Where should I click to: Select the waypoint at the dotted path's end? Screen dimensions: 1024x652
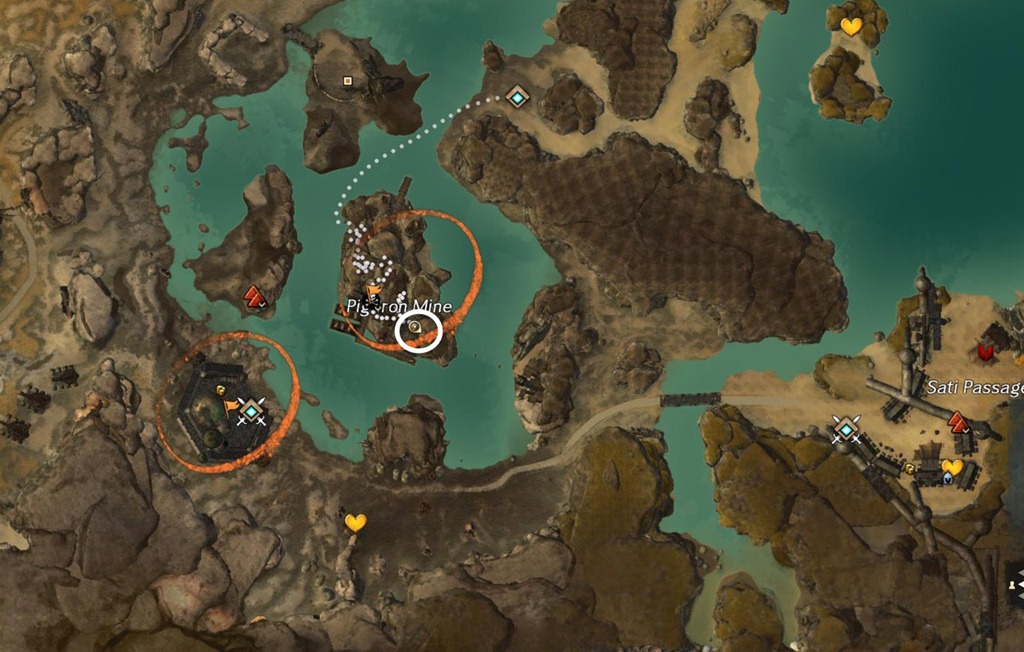coord(517,97)
